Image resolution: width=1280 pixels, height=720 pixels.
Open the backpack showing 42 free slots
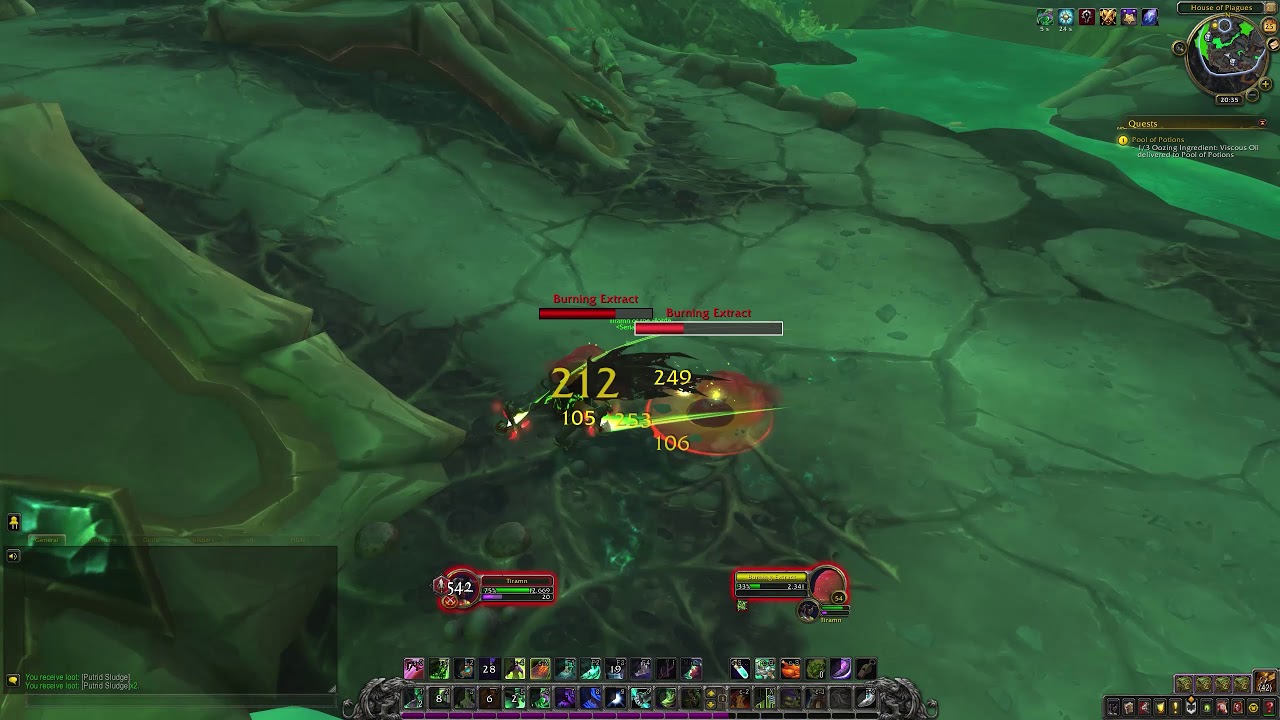(x=1264, y=682)
